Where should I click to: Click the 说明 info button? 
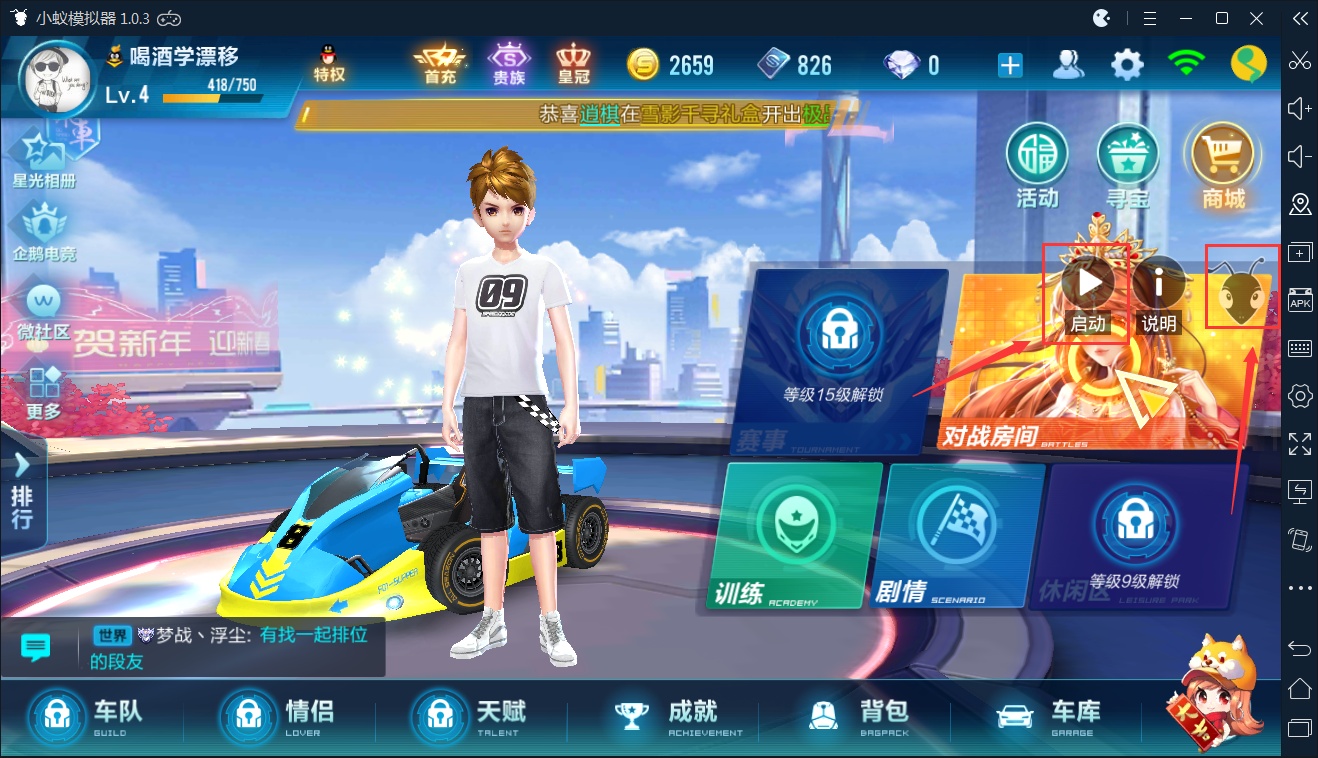point(1159,285)
